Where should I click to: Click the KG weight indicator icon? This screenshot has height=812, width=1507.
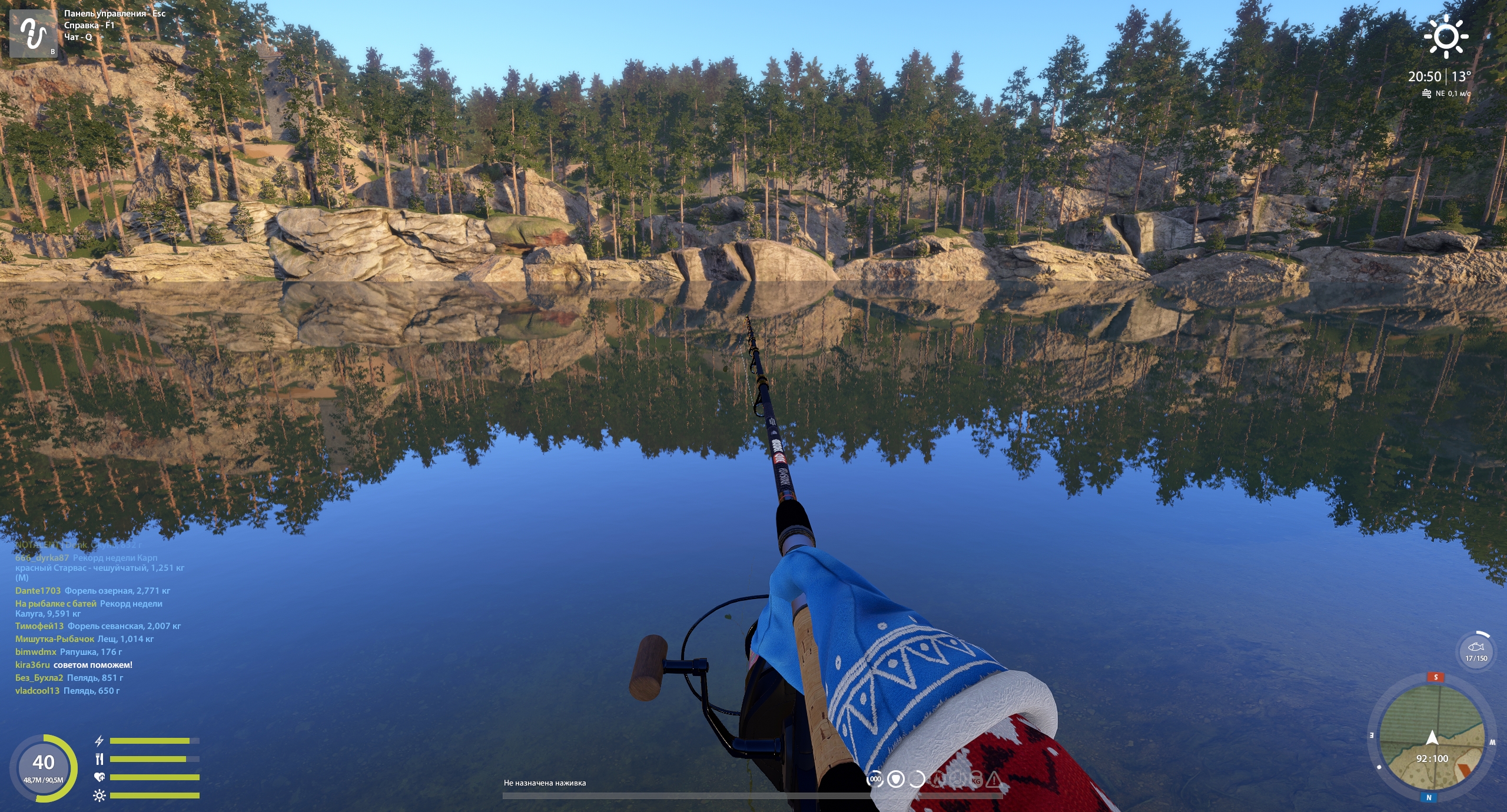(976, 780)
